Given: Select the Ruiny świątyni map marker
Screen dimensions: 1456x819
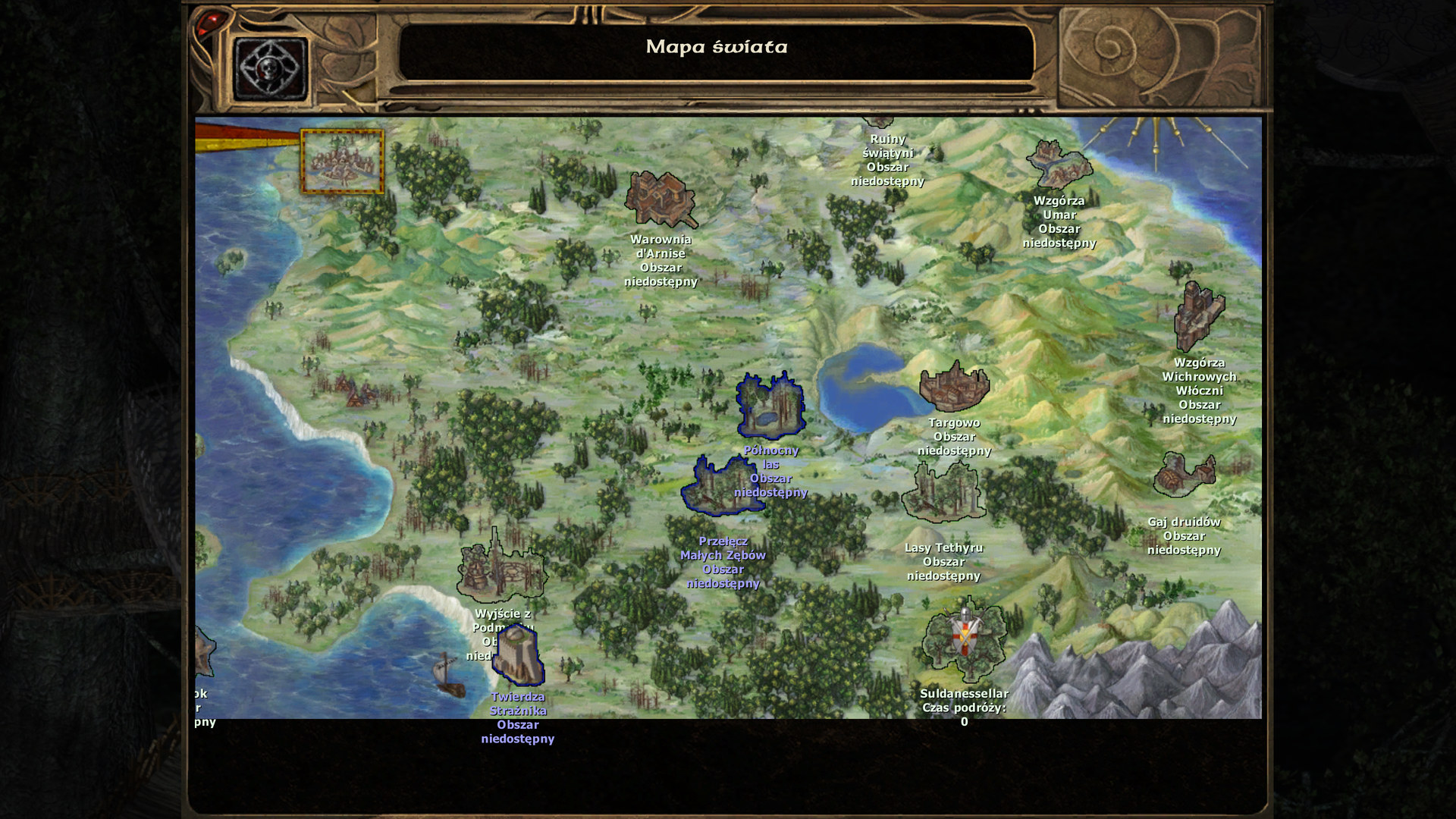Looking at the screenshot, I should [880, 124].
